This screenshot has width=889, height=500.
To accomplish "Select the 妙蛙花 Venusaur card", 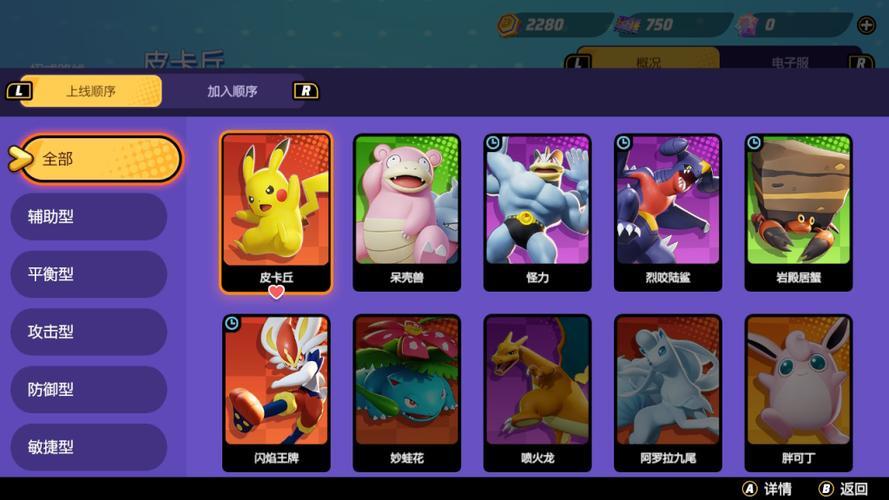I will click(x=407, y=393).
